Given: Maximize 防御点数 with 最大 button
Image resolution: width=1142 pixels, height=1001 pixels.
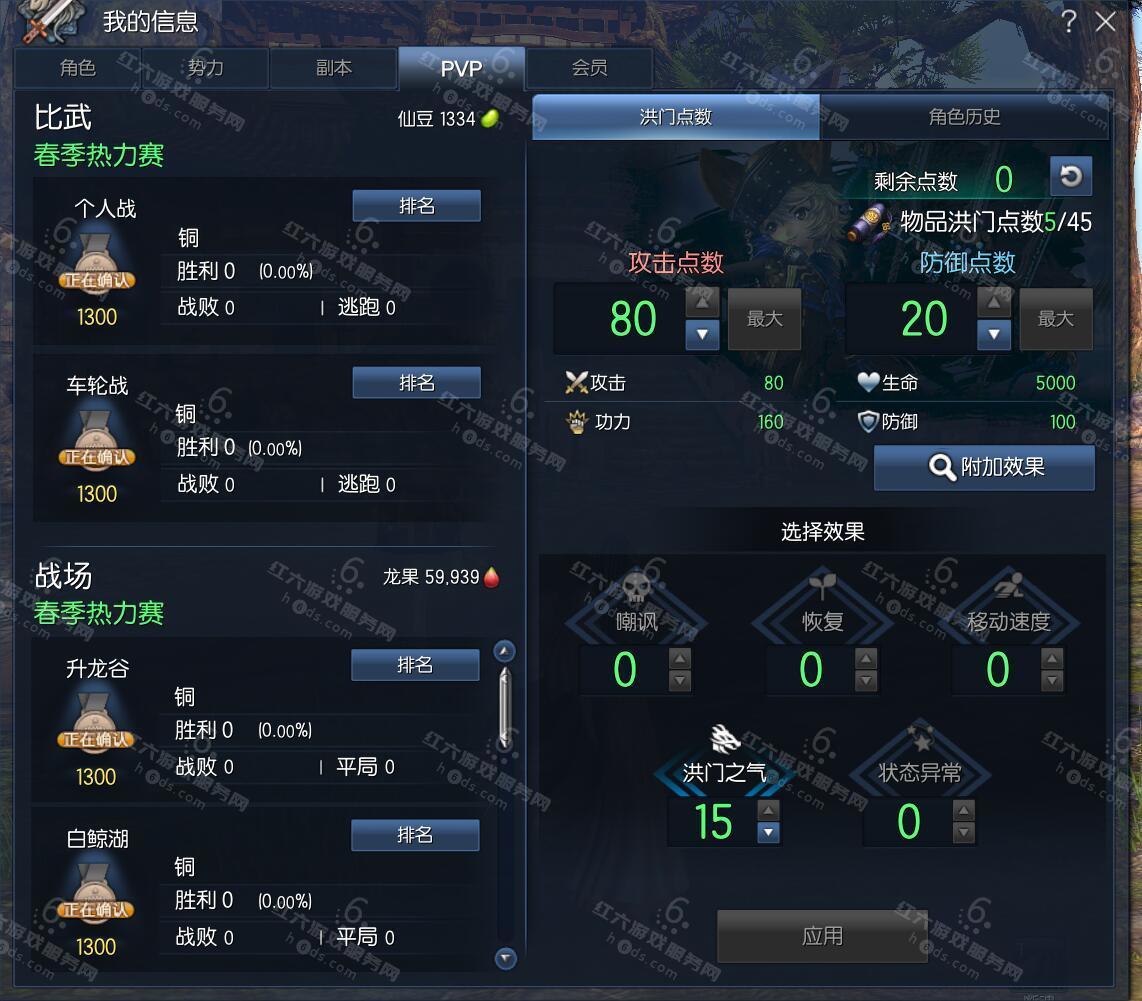Looking at the screenshot, I should pos(1055,319).
